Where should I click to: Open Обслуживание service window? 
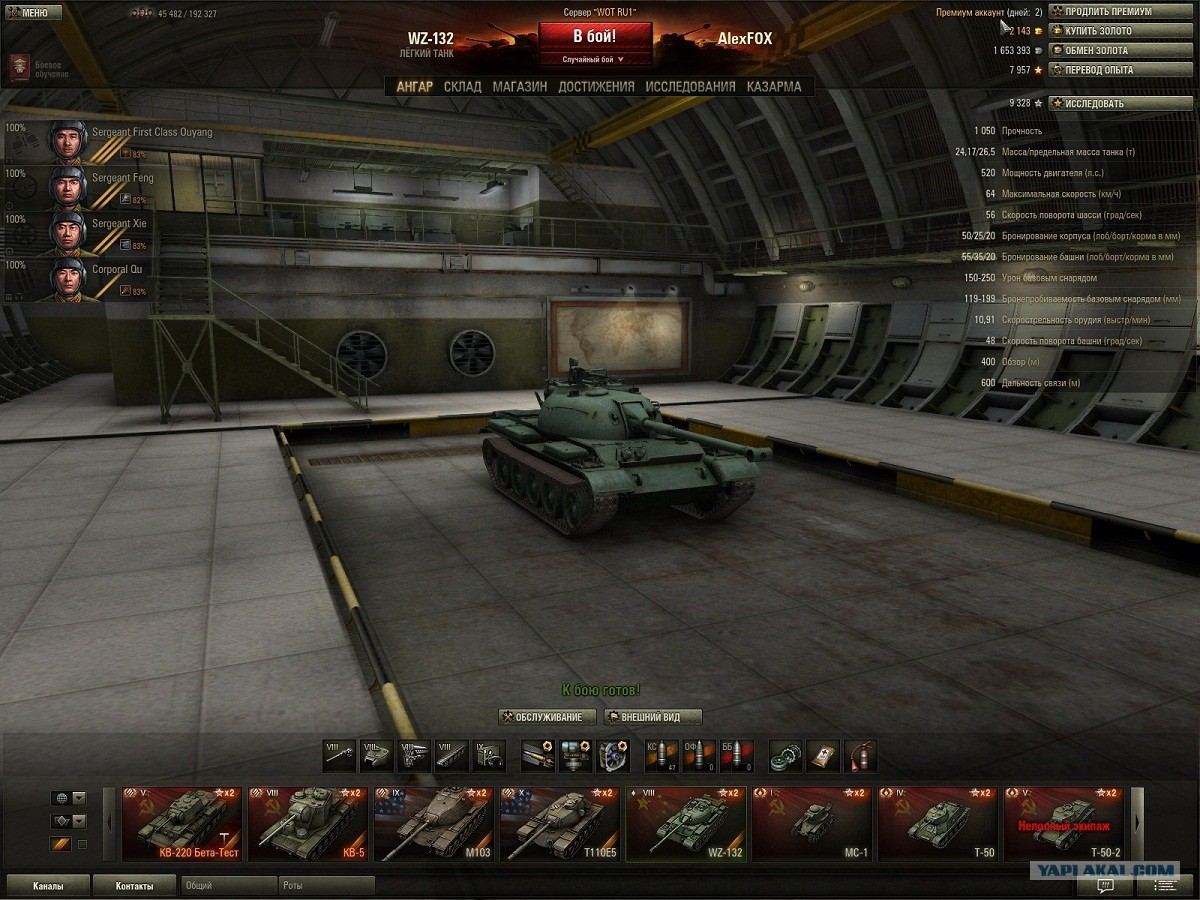pyautogui.click(x=548, y=717)
